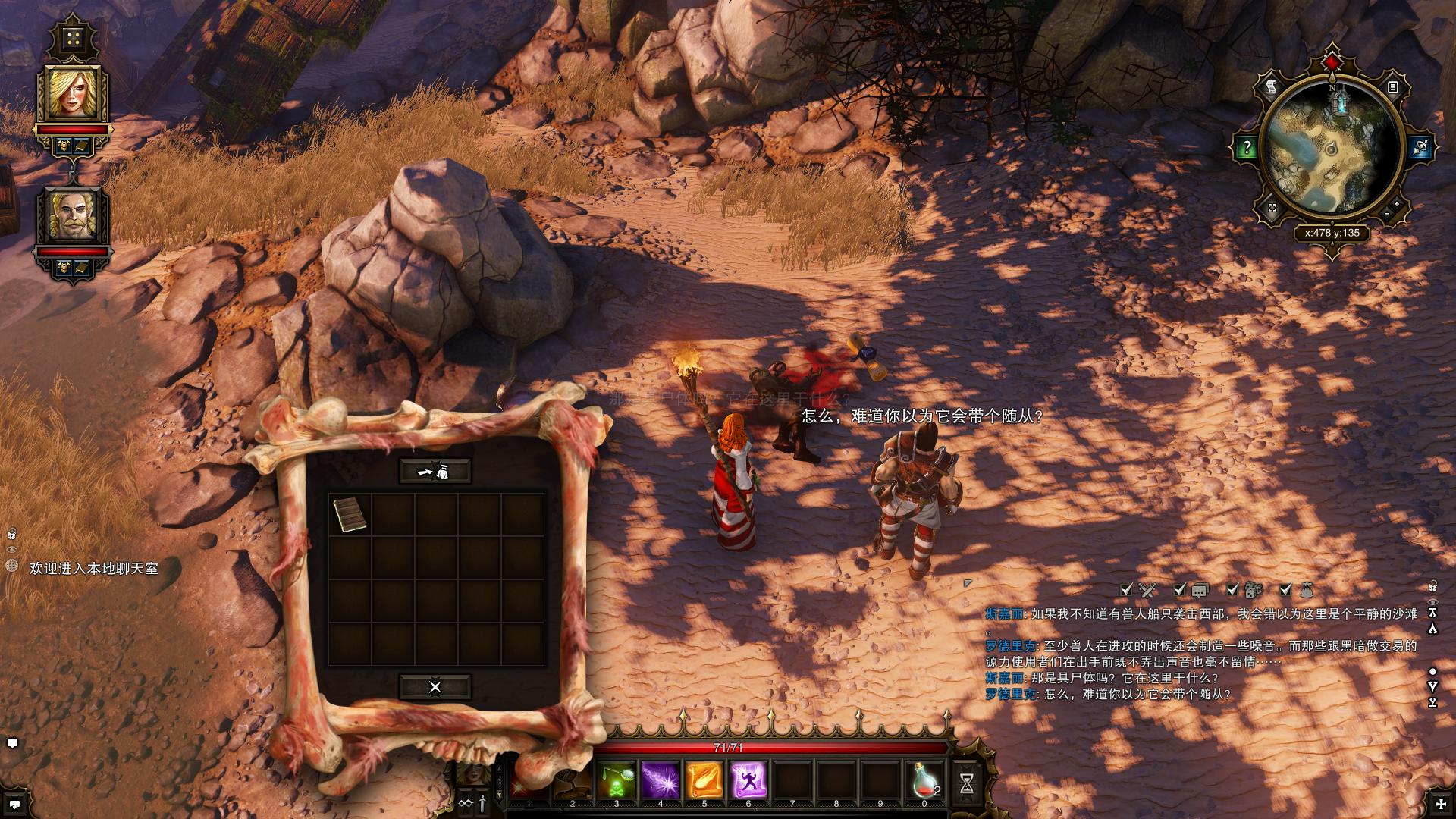Screen dimensions: 1456x819
Task: Open the green question mark help button
Action: tap(1247, 148)
